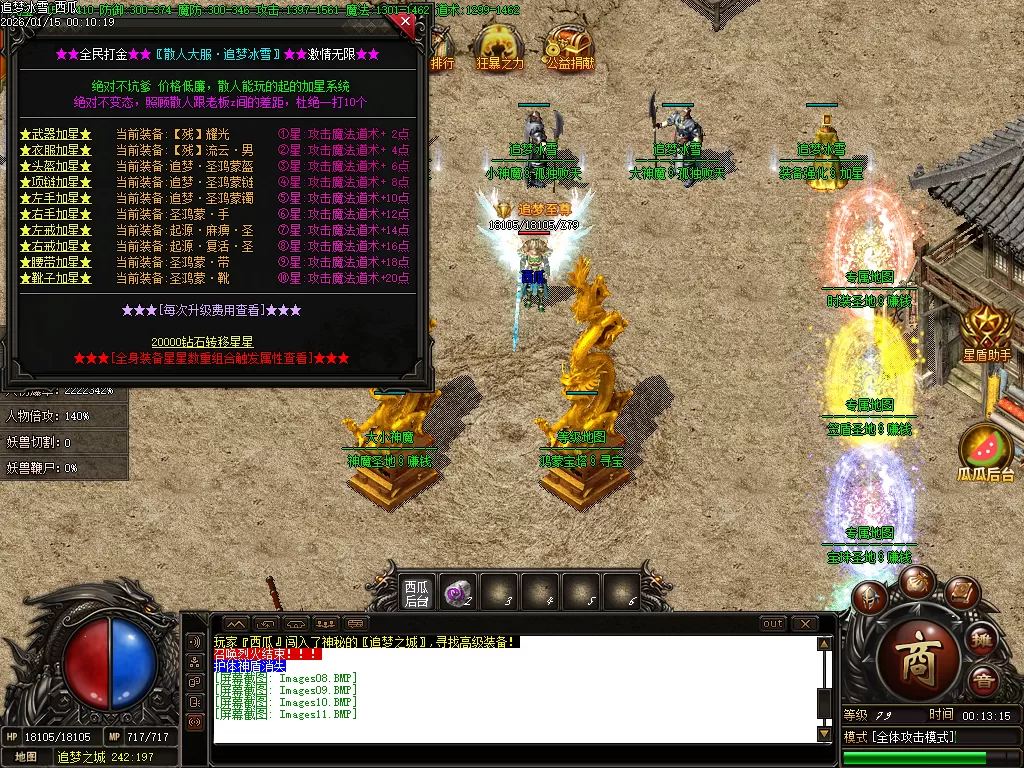Click the chat window's out button
This screenshot has height=768, width=1024.
(773, 624)
